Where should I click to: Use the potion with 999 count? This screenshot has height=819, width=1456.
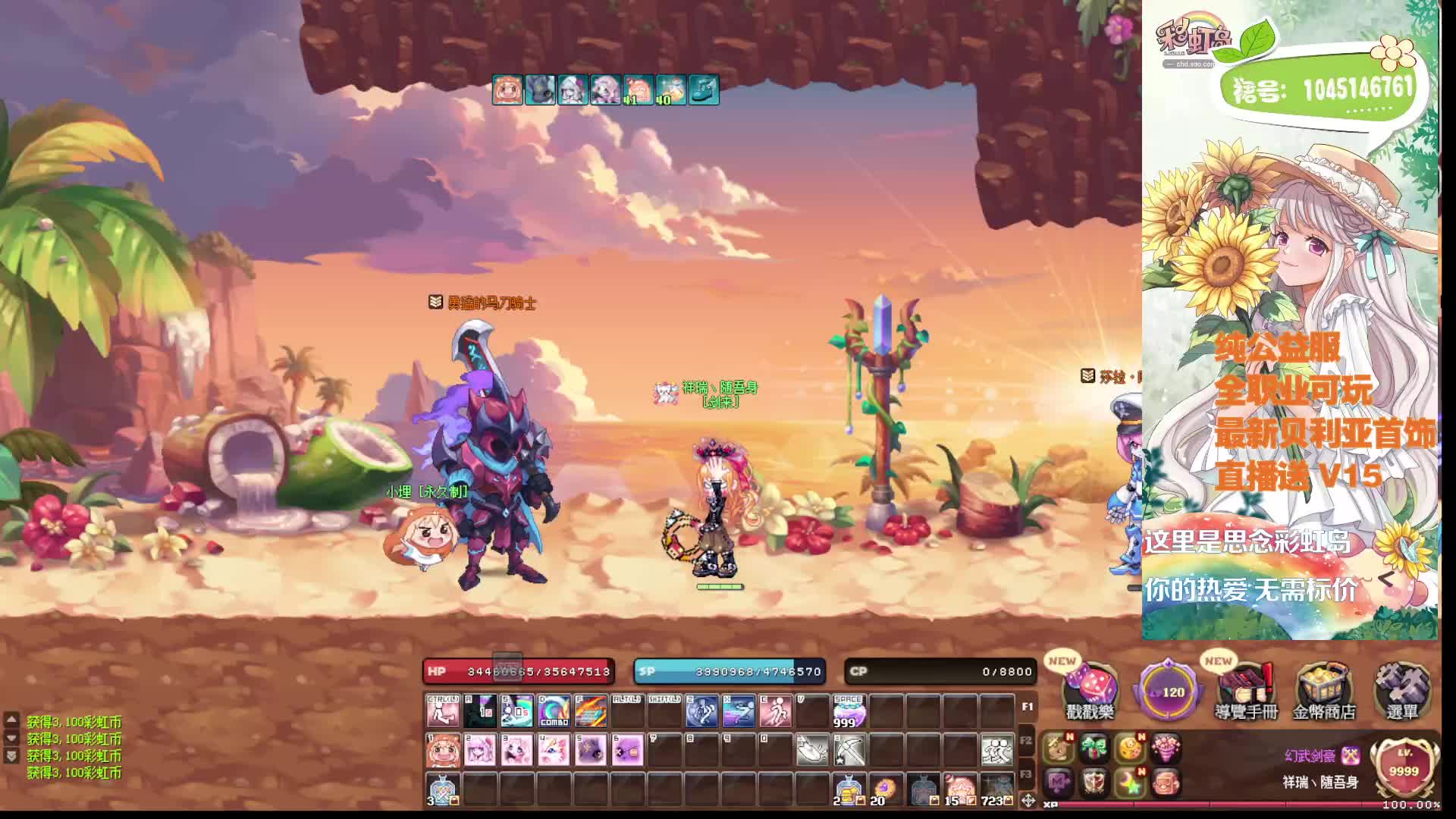[849, 711]
